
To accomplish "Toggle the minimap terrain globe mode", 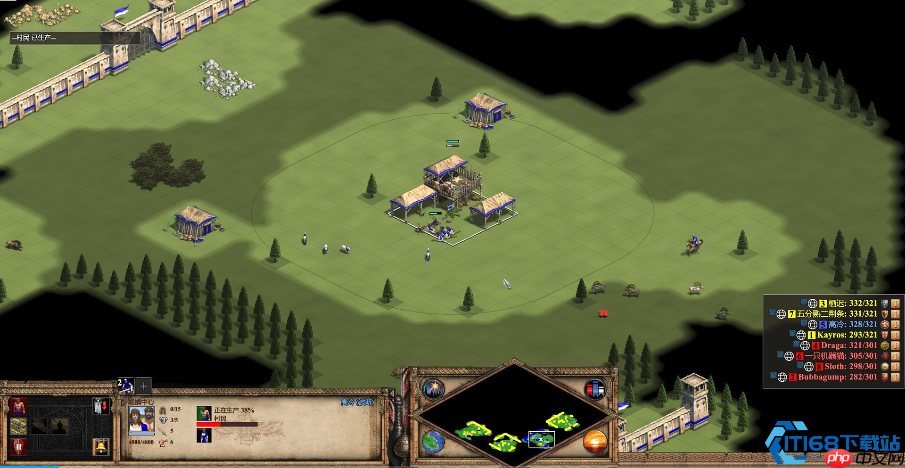I will point(433,440).
